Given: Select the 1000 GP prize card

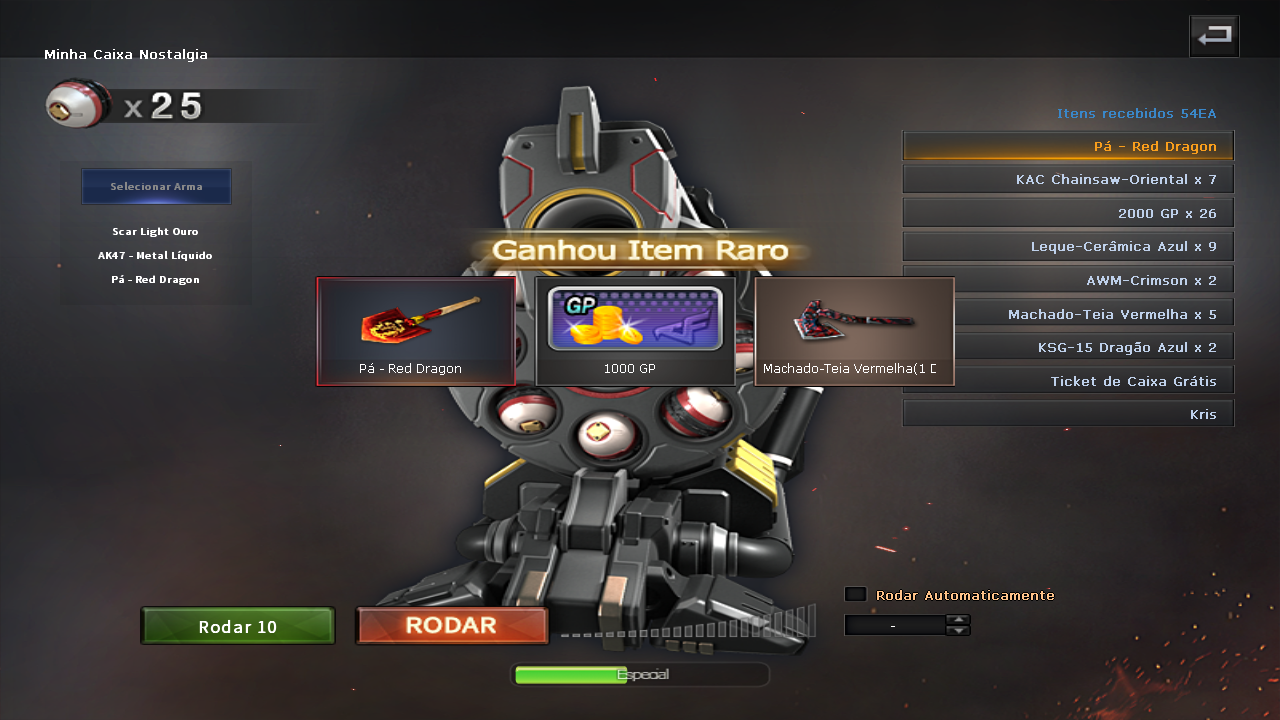Looking at the screenshot, I should tap(635, 331).
